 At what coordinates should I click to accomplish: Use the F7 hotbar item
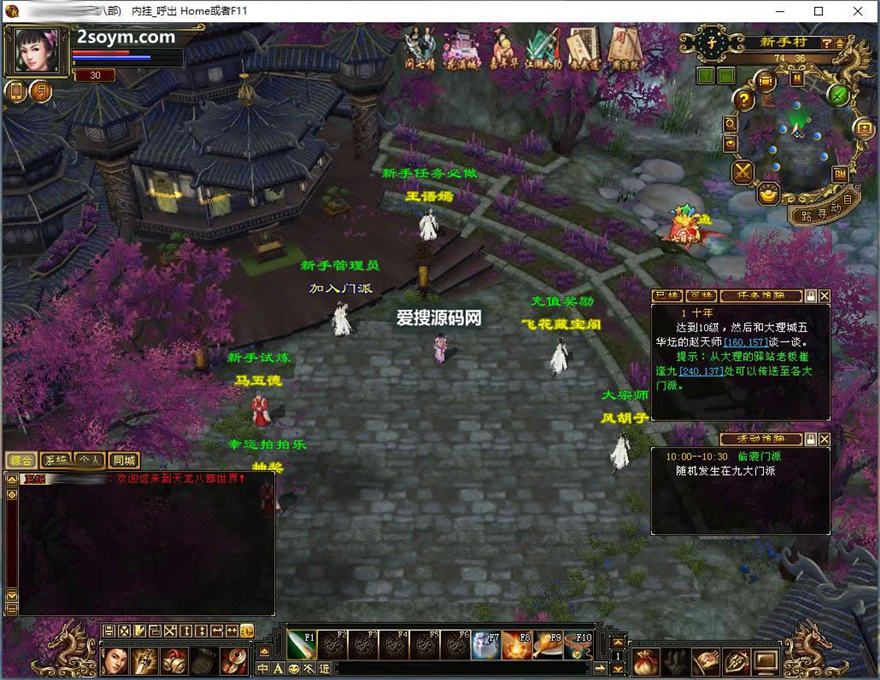486,645
